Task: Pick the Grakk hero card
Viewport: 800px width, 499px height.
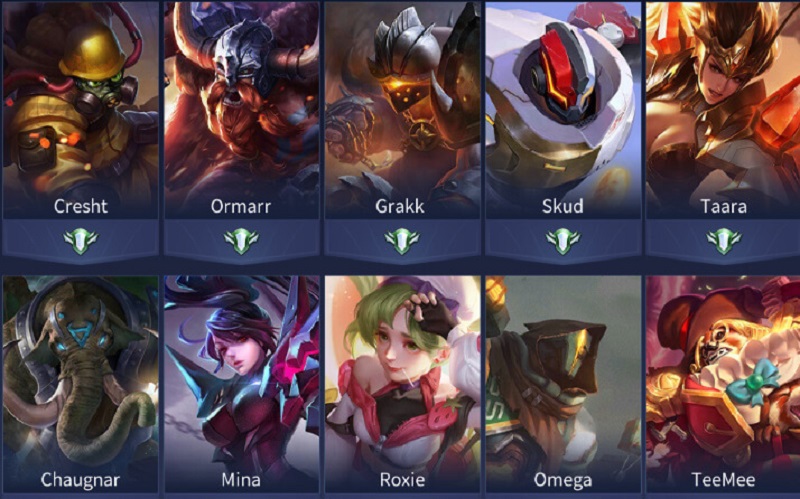Action: [x=402, y=110]
